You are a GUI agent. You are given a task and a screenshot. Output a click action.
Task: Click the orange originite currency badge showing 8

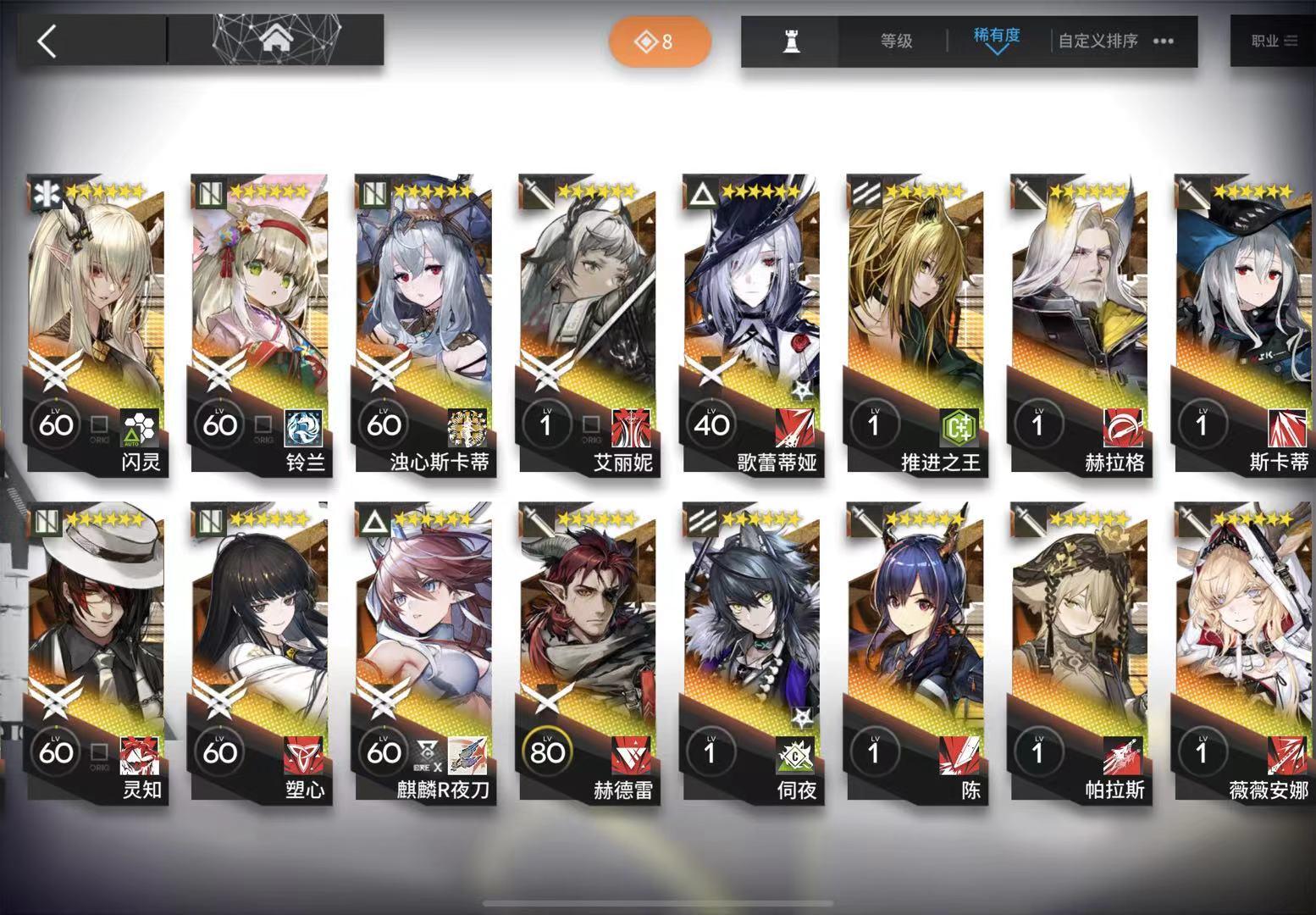(x=660, y=42)
